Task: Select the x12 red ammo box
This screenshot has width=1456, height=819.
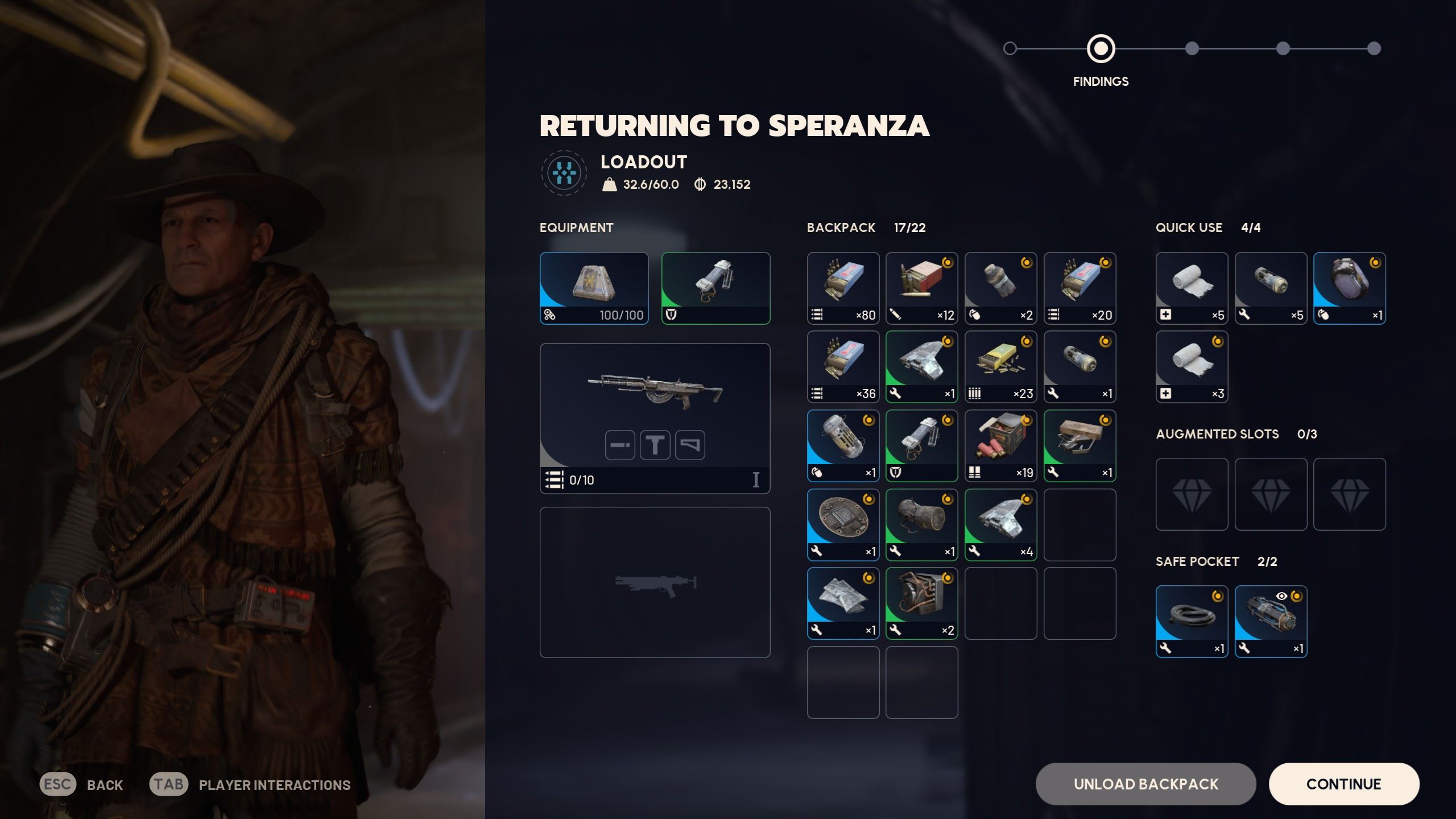Action: [921, 288]
